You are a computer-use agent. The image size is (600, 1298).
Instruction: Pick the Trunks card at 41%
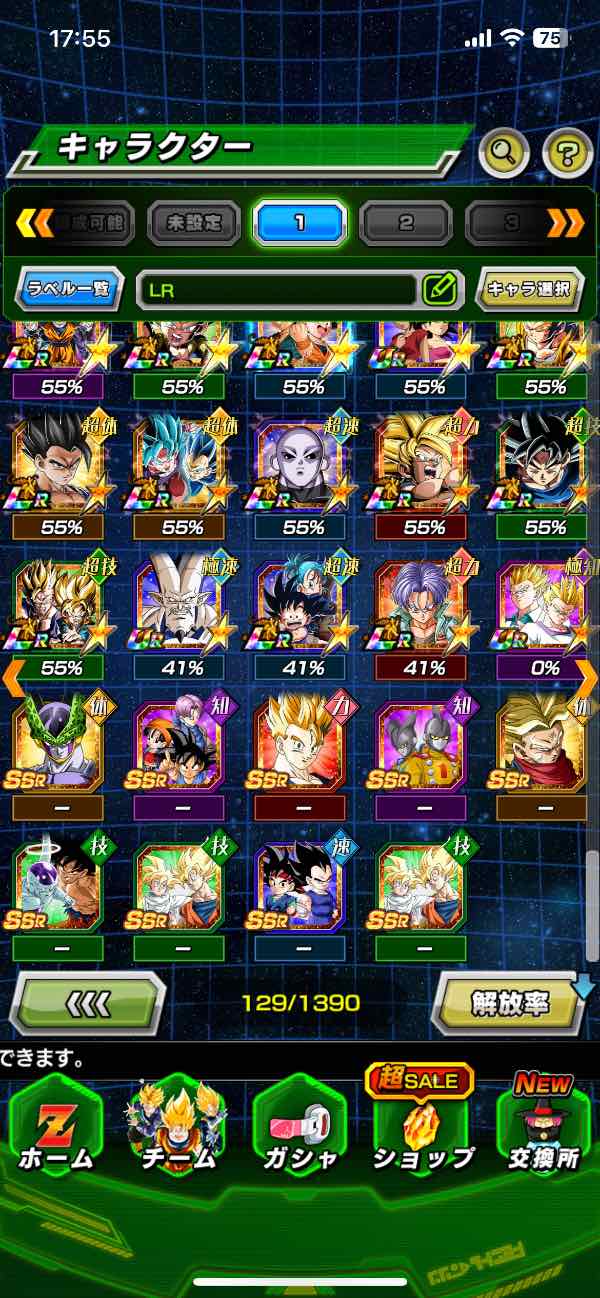pyautogui.click(x=423, y=605)
